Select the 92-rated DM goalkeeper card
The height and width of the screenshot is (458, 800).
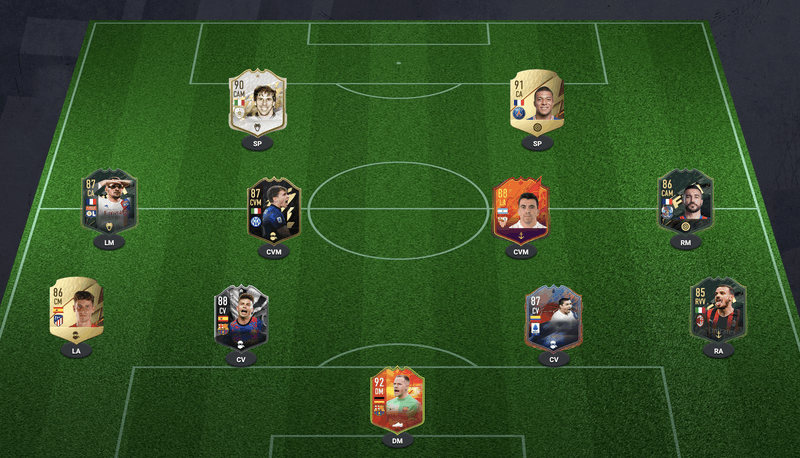397,399
